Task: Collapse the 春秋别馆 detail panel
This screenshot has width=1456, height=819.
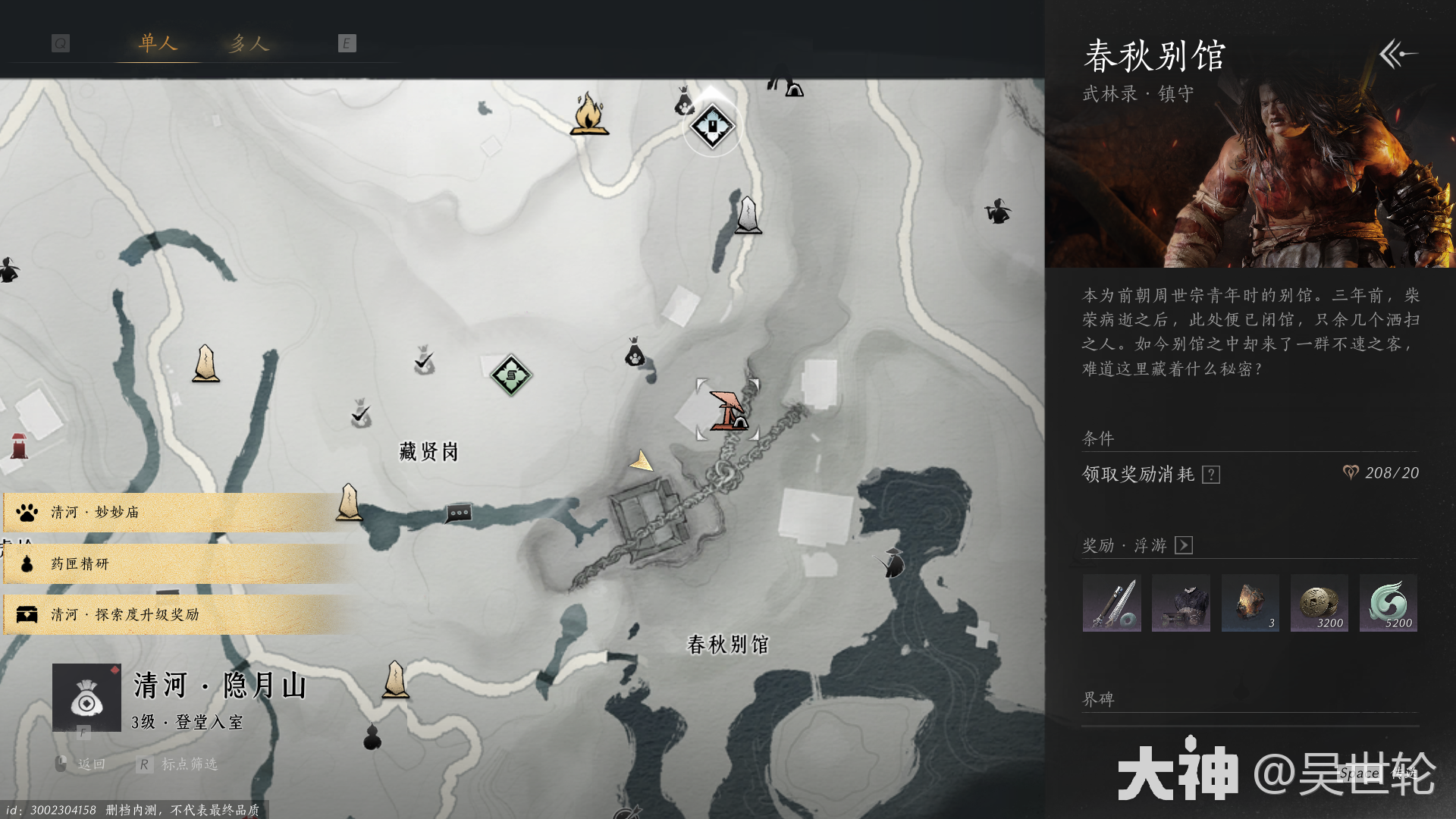Action: click(1398, 54)
